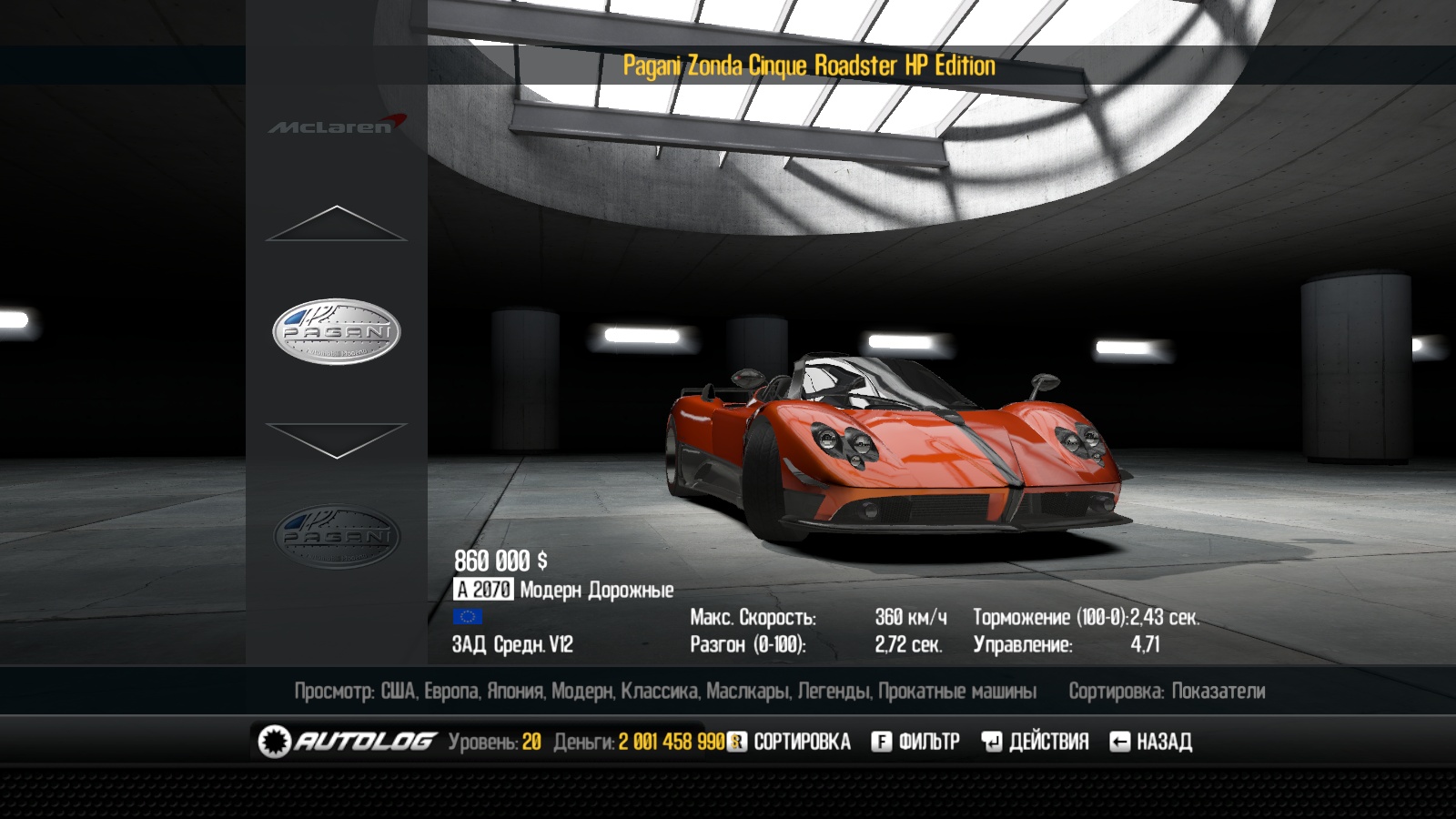This screenshot has width=1456, height=819.
Task: Select the McLaren manufacturer logo
Action: pyautogui.click(x=337, y=126)
